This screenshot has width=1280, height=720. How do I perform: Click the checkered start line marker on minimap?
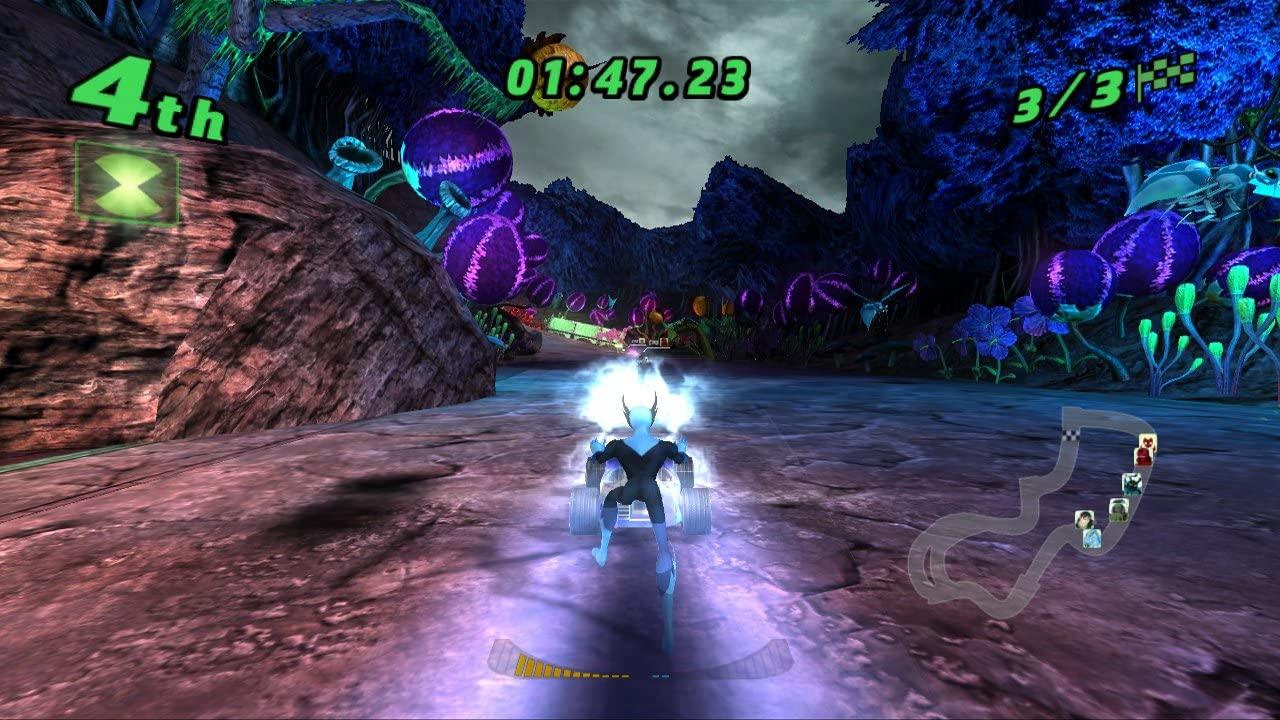tap(1070, 435)
